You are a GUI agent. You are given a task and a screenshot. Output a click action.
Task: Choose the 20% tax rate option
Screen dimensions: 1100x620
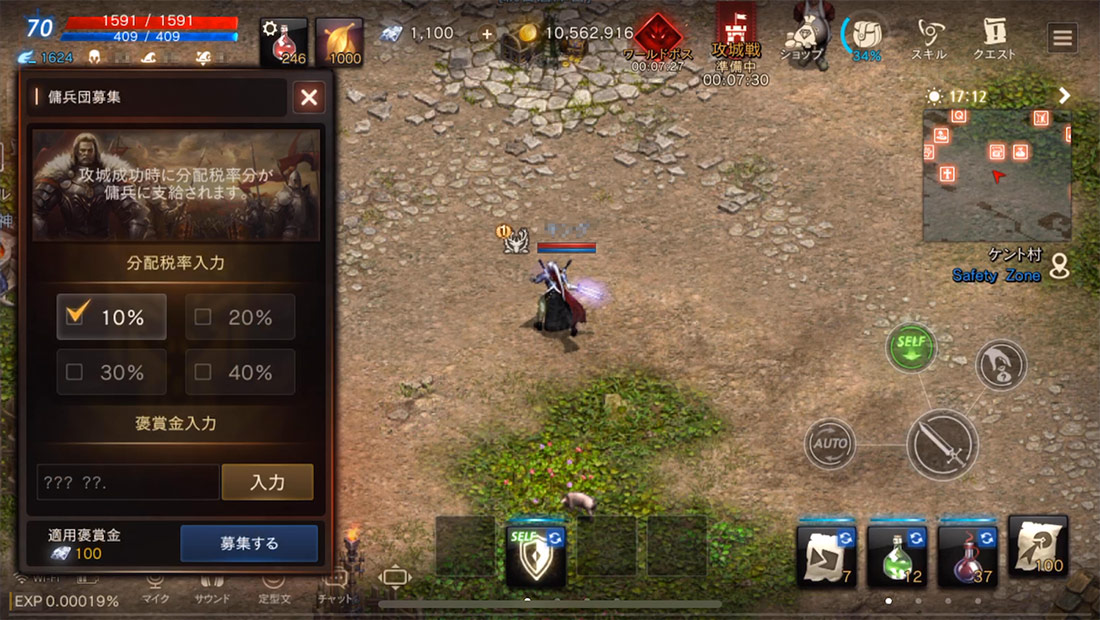203,317
